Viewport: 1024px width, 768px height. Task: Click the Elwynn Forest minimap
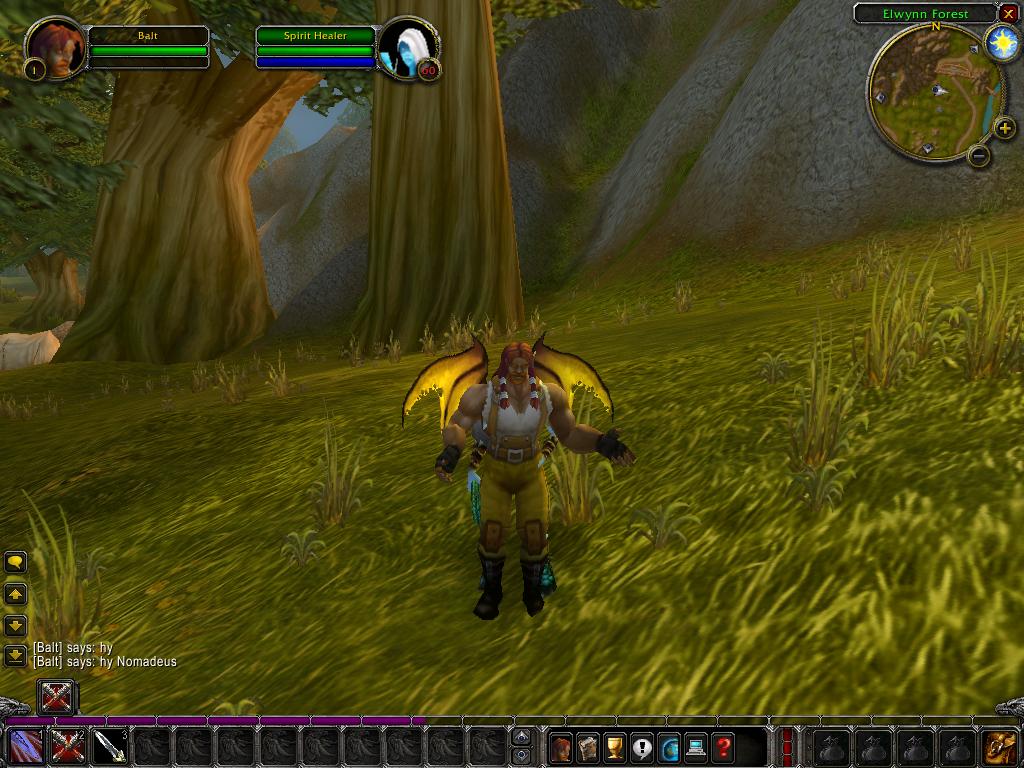pyautogui.click(x=934, y=92)
